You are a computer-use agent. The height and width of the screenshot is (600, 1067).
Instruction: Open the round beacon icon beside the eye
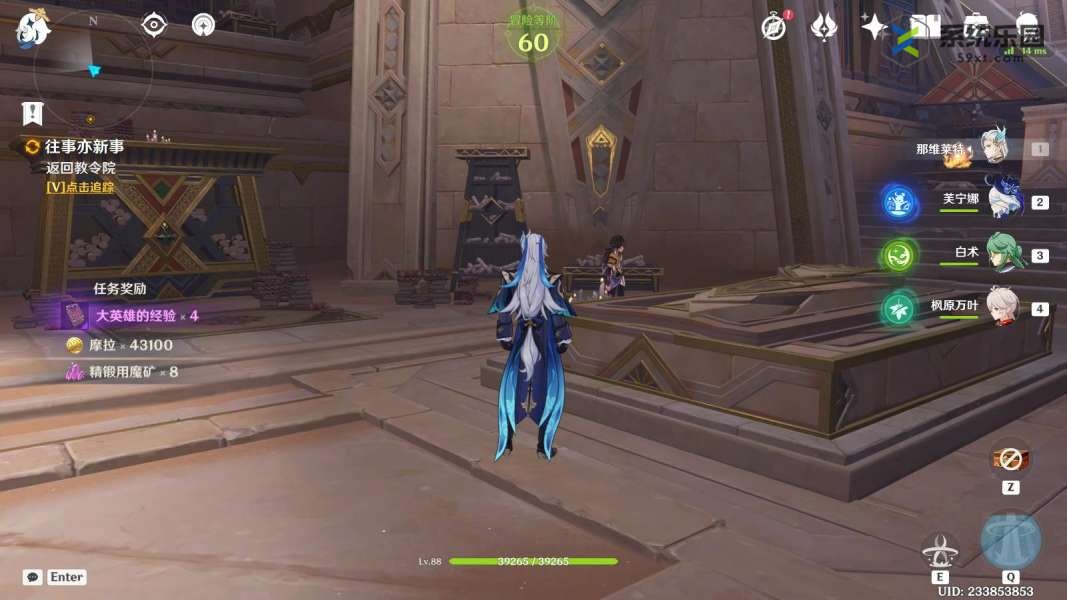tap(203, 25)
